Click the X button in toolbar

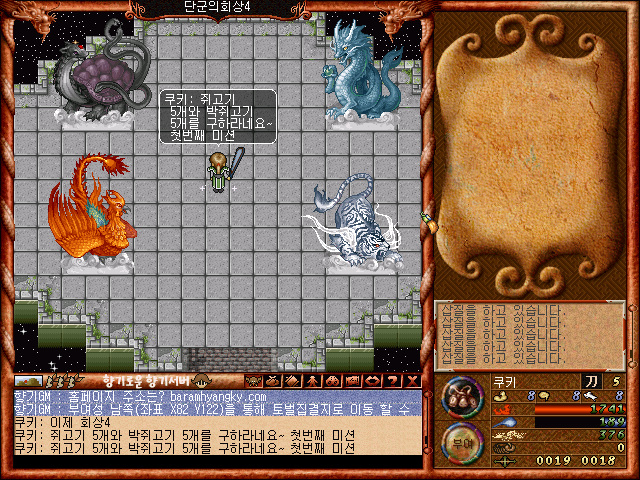click(x=411, y=380)
